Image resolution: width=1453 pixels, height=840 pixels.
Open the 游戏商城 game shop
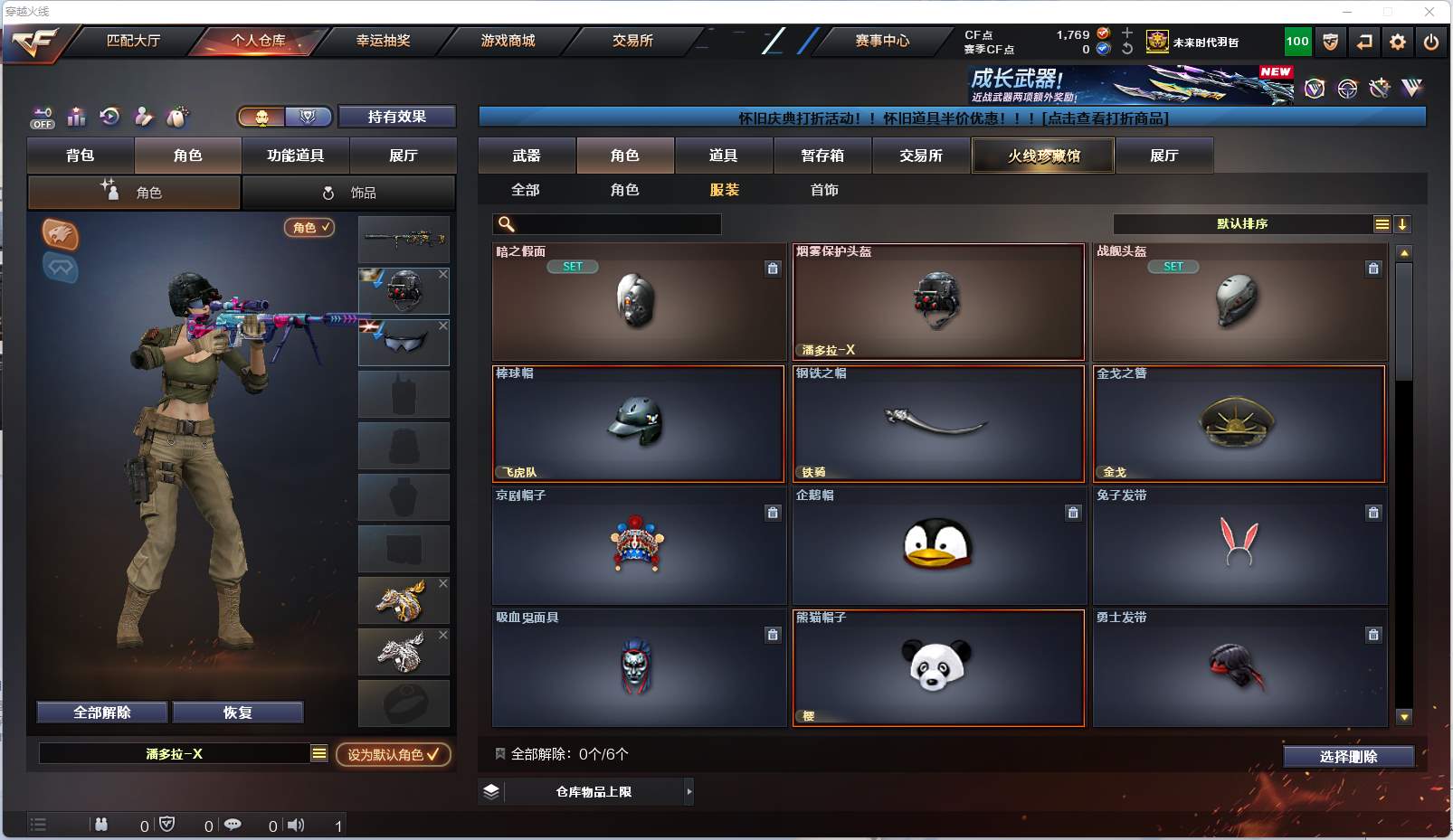pos(508,41)
